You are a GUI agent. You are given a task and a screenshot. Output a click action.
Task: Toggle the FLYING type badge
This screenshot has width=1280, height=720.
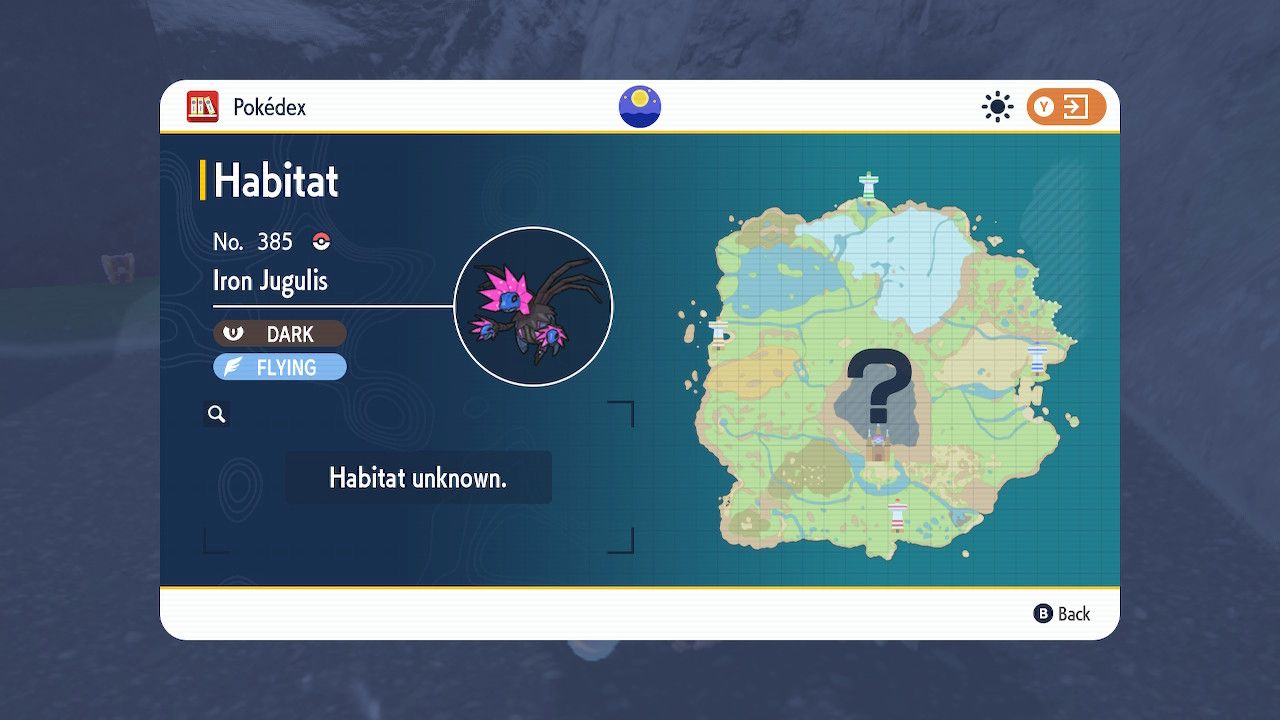point(280,367)
